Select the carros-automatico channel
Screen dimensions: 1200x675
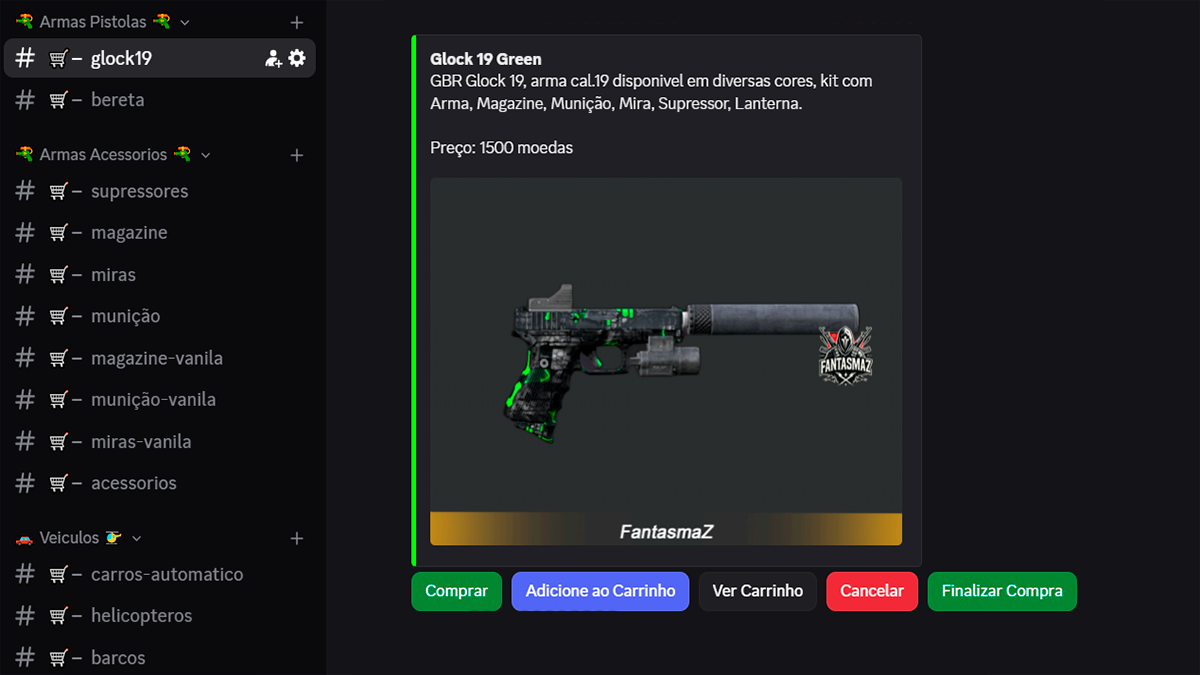tap(166, 575)
